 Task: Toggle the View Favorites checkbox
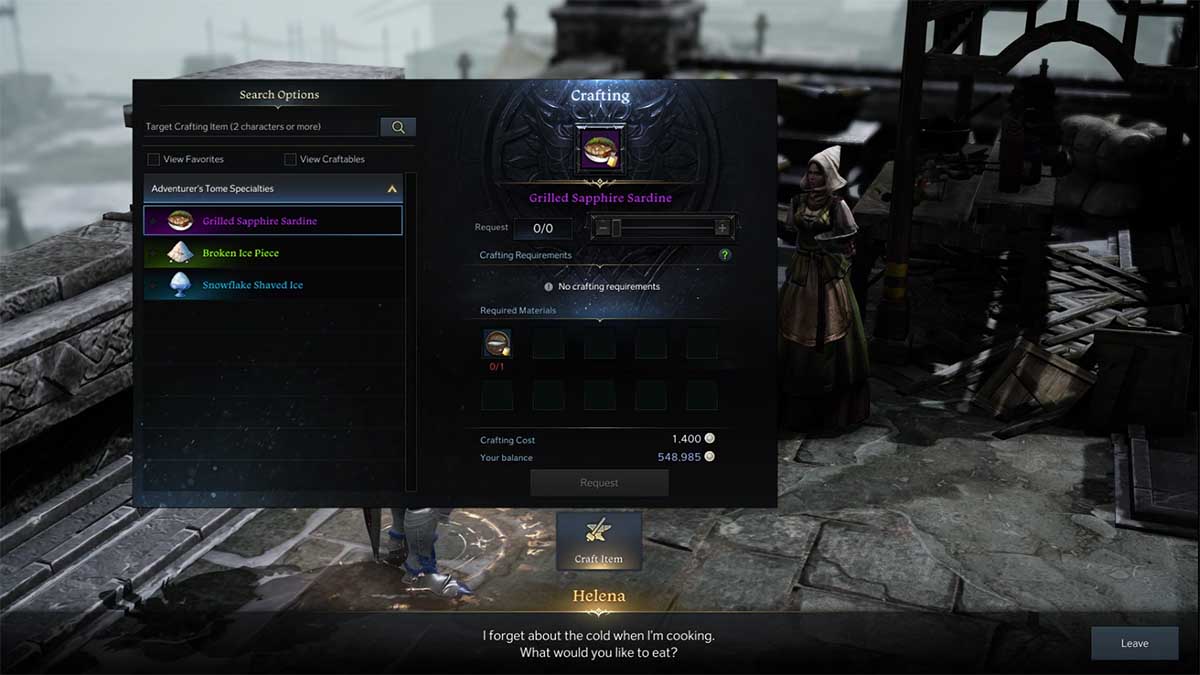coord(154,159)
